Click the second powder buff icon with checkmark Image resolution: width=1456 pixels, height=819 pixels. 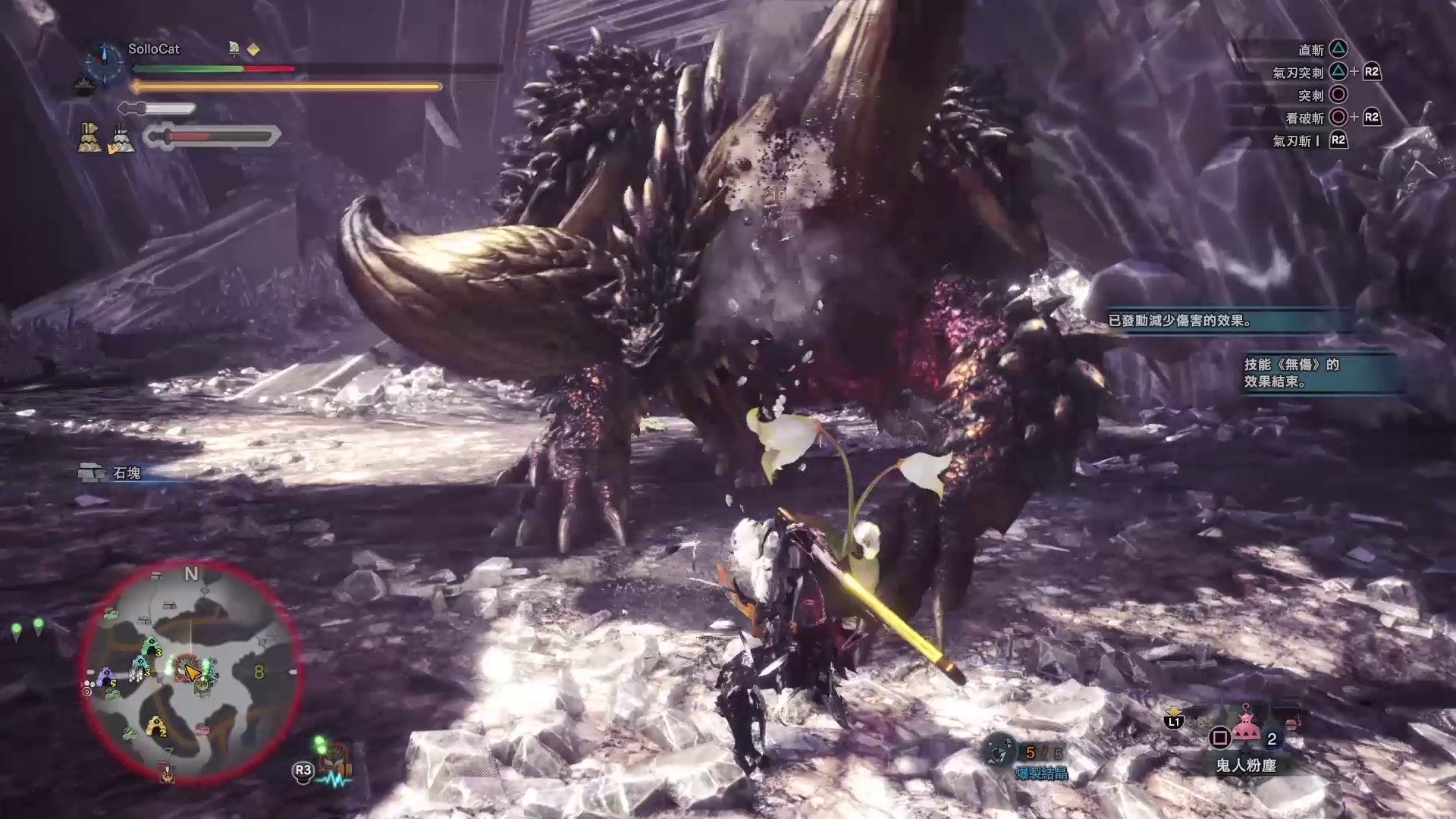[x=121, y=138]
